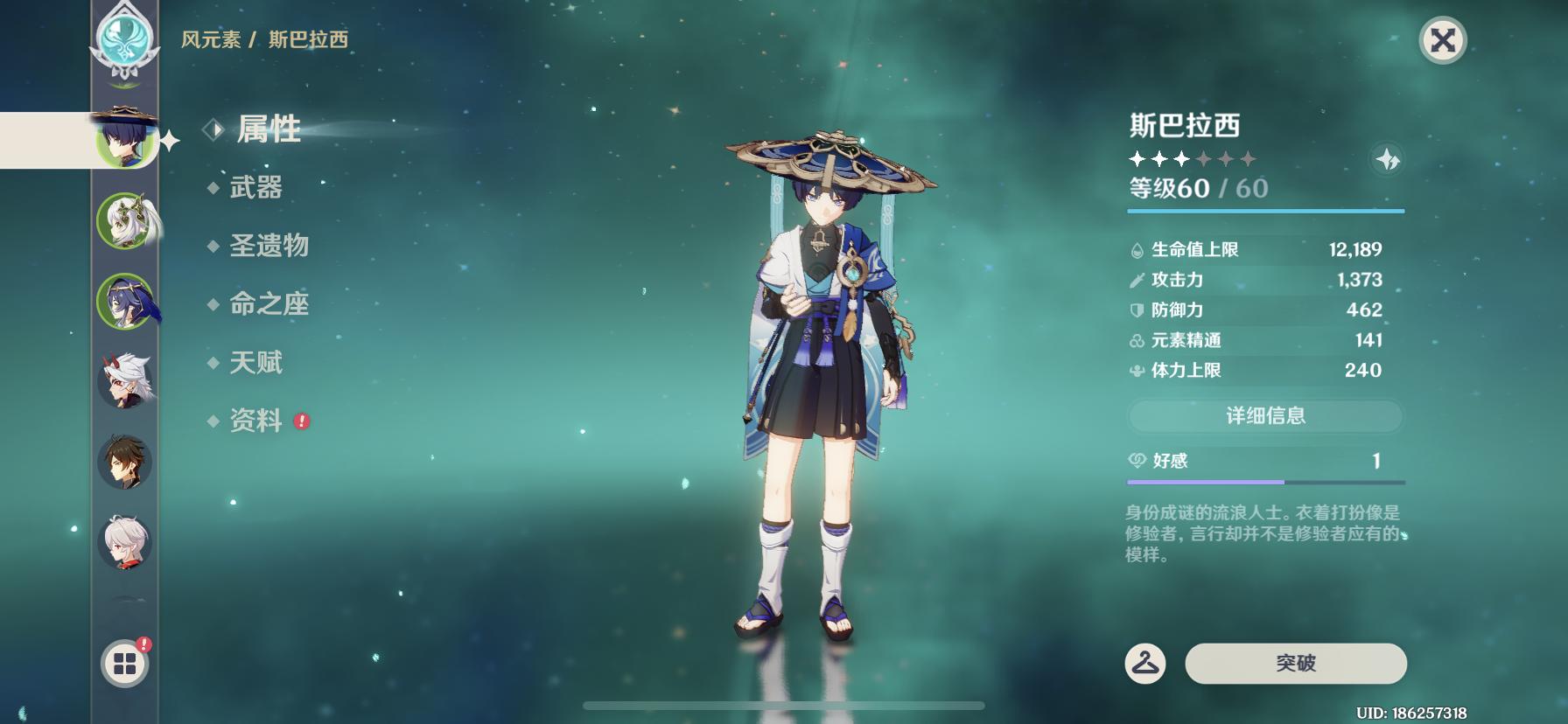Image resolution: width=1568 pixels, height=724 pixels.
Task: Tap the sparkle icon beside the star rating
Action: tap(1388, 160)
